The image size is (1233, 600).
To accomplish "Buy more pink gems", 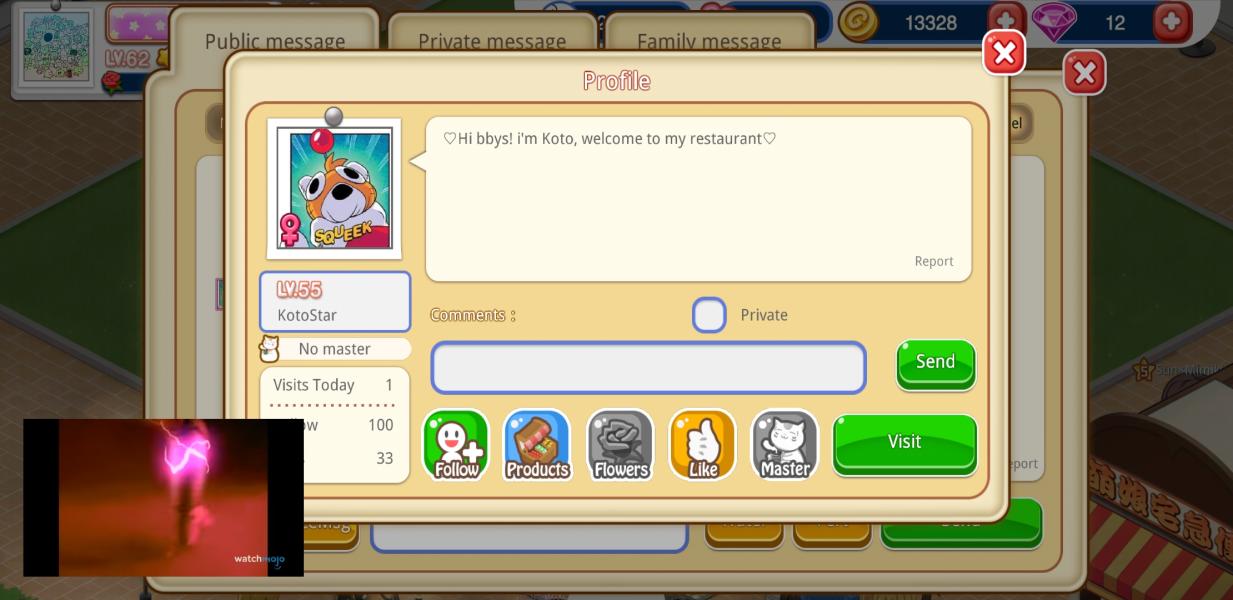I will tap(1171, 21).
